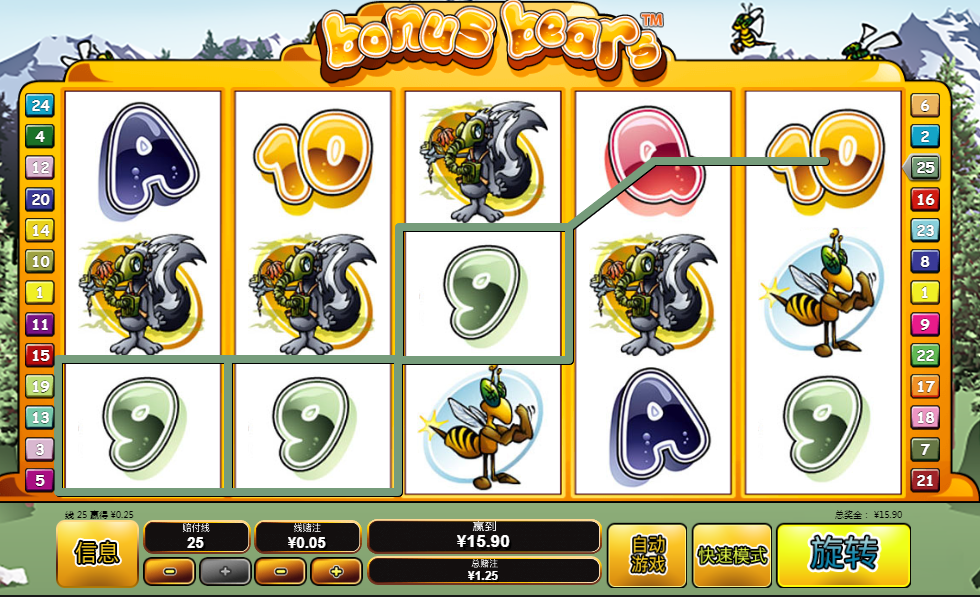Choose payline number 25 marker
This screenshot has height=597, width=980.
coord(925,167)
